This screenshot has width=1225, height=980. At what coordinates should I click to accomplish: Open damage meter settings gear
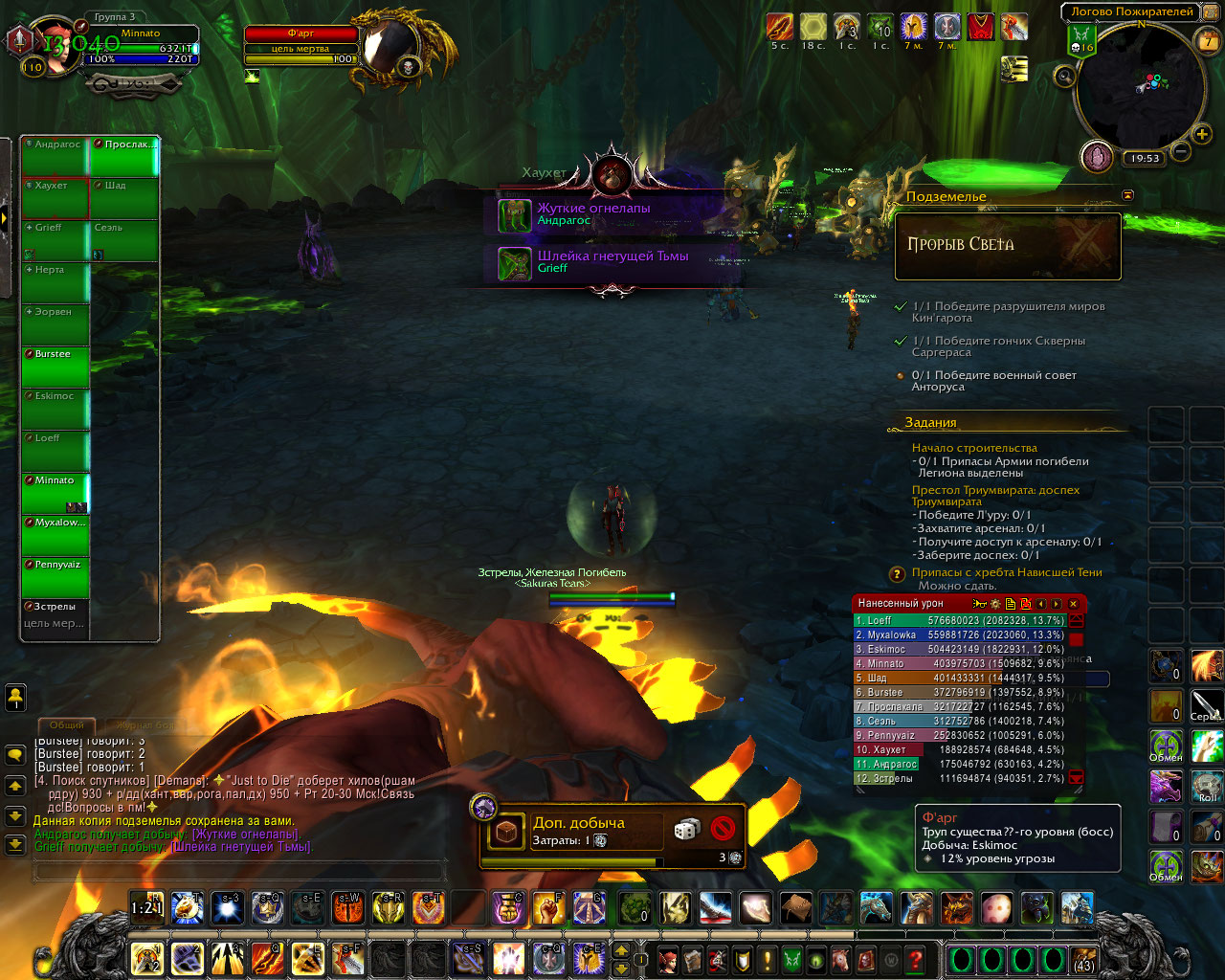click(x=994, y=604)
